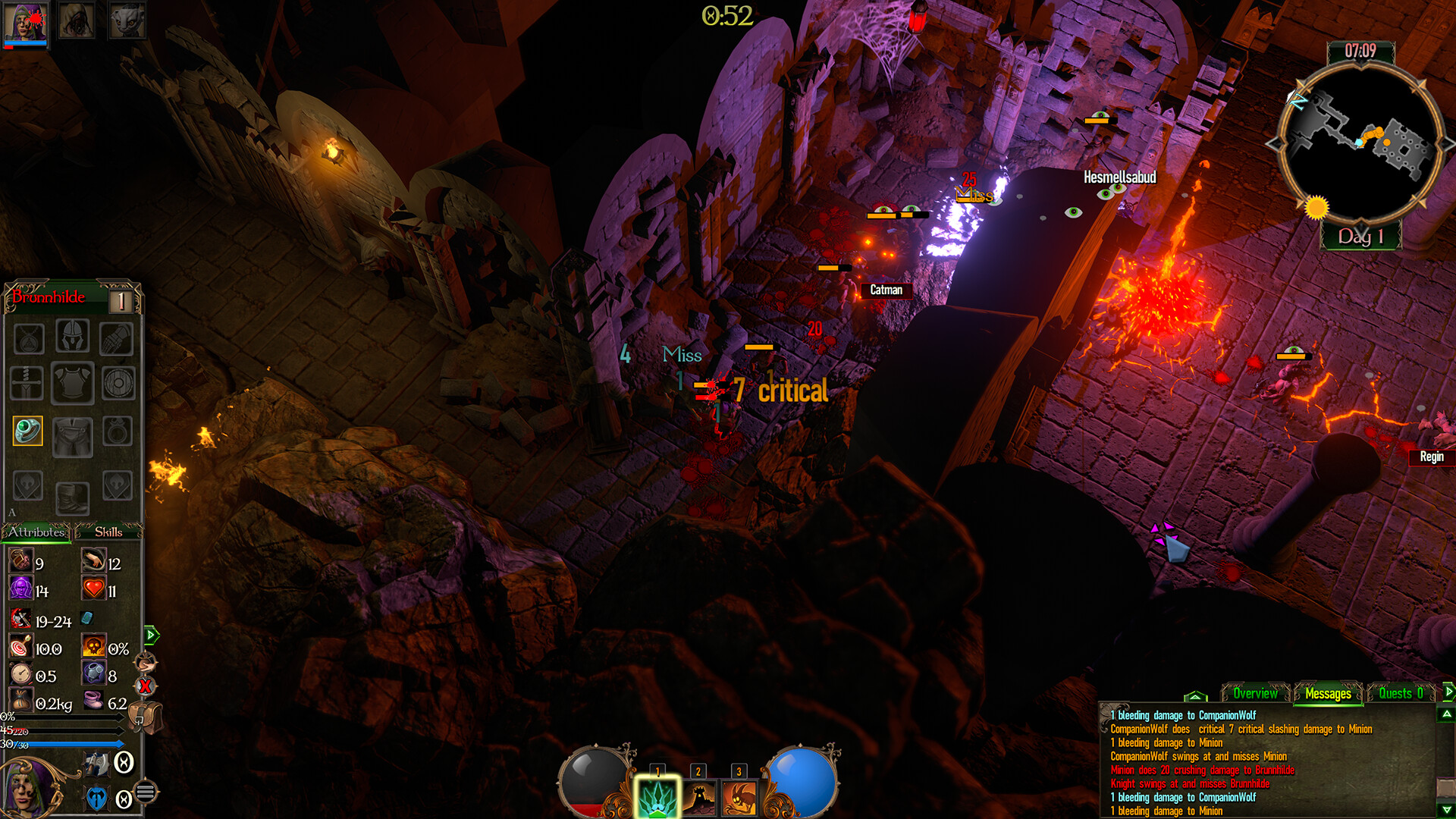Viewport: 1456px width, 819px height.
Task: Click the blue 30/30 resource bar
Action: [x=61, y=744]
